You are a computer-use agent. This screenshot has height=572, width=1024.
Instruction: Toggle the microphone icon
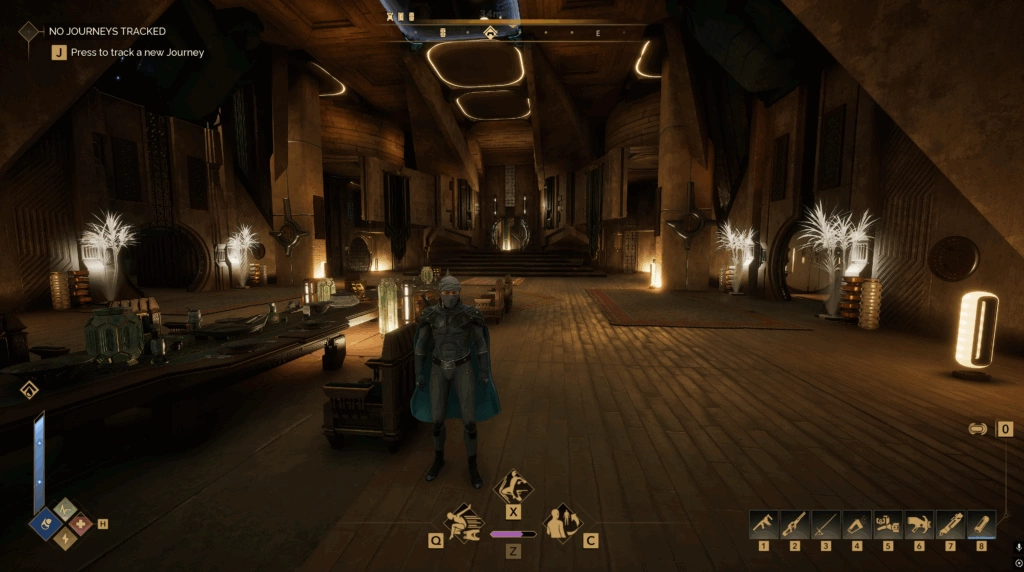click(x=1018, y=547)
